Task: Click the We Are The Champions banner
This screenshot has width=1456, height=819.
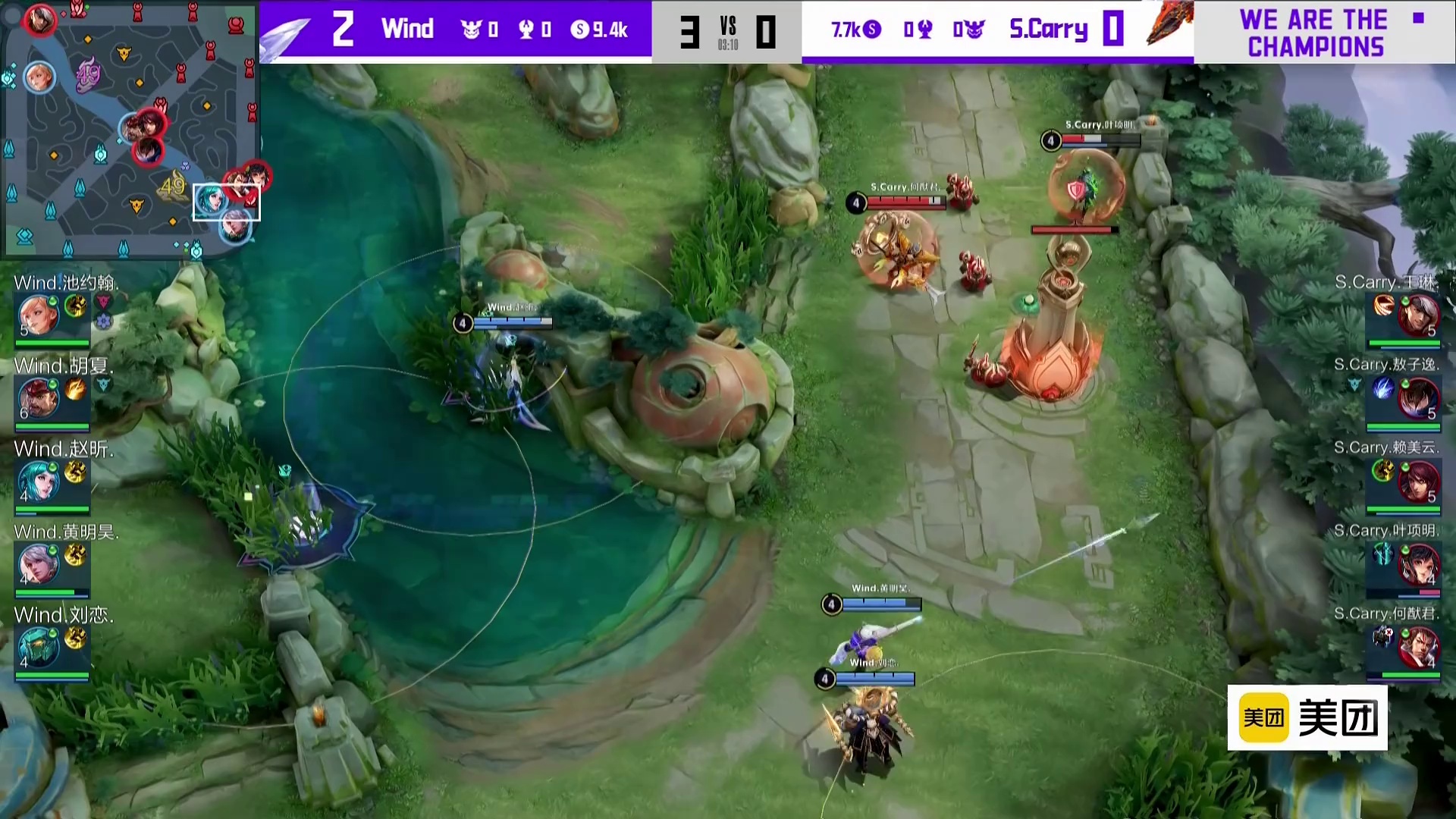Action: (x=1316, y=33)
